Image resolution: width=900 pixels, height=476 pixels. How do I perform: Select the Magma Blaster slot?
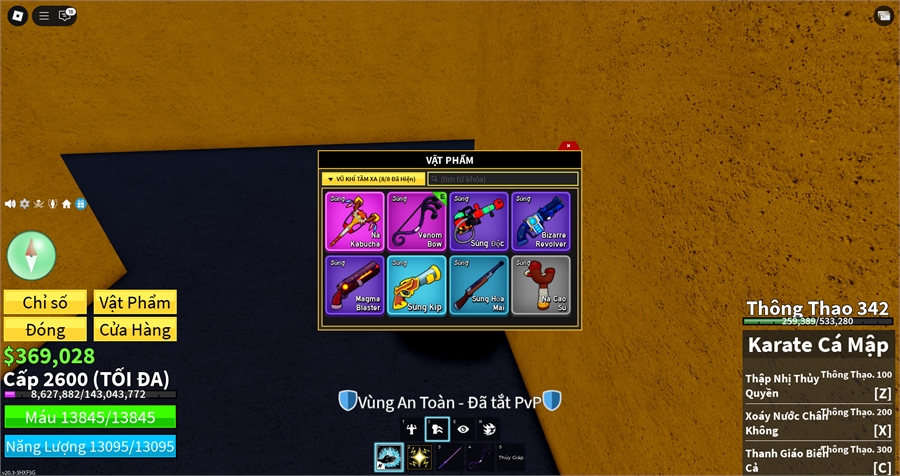pyautogui.click(x=354, y=285)
